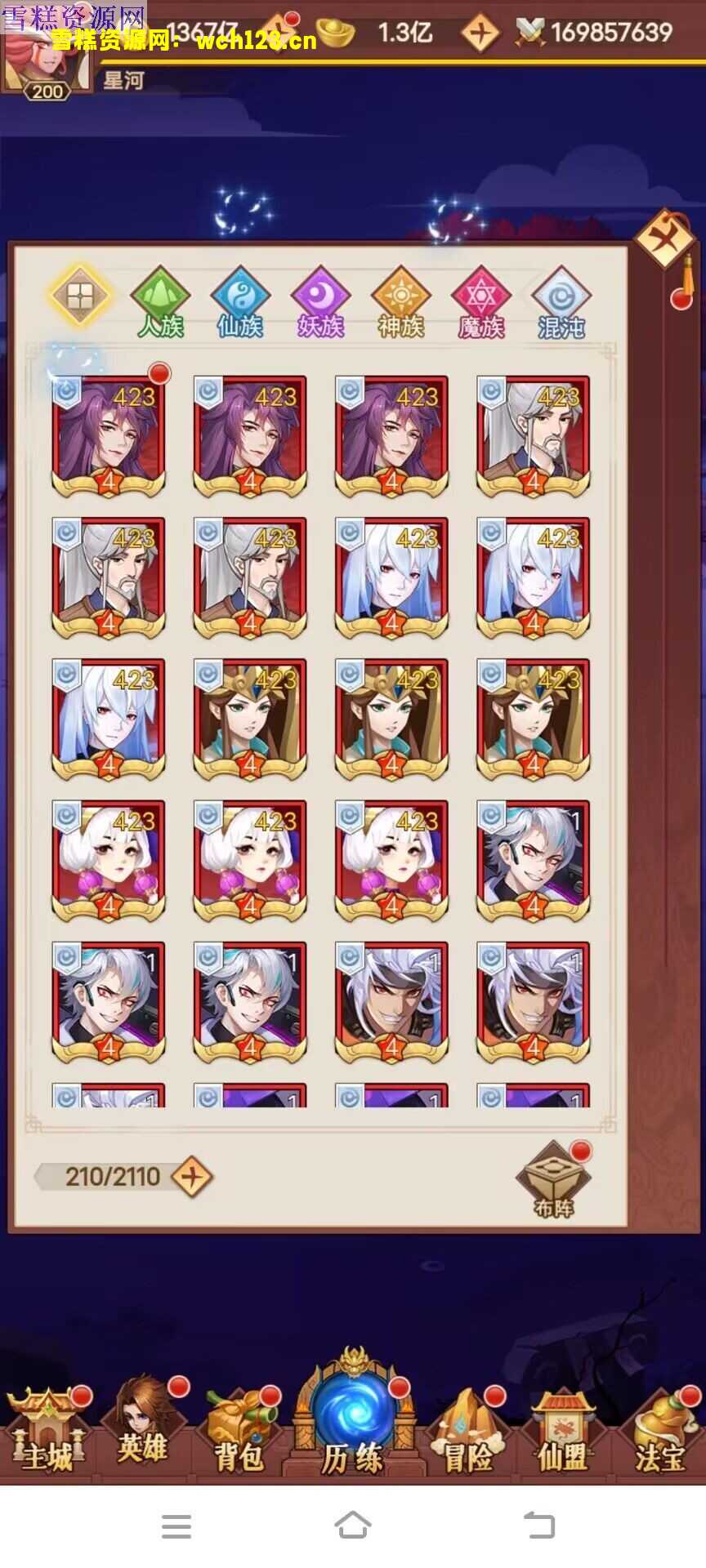
Task: Switch to the 人族 faction tab
Action: click(x=160, y=302)
